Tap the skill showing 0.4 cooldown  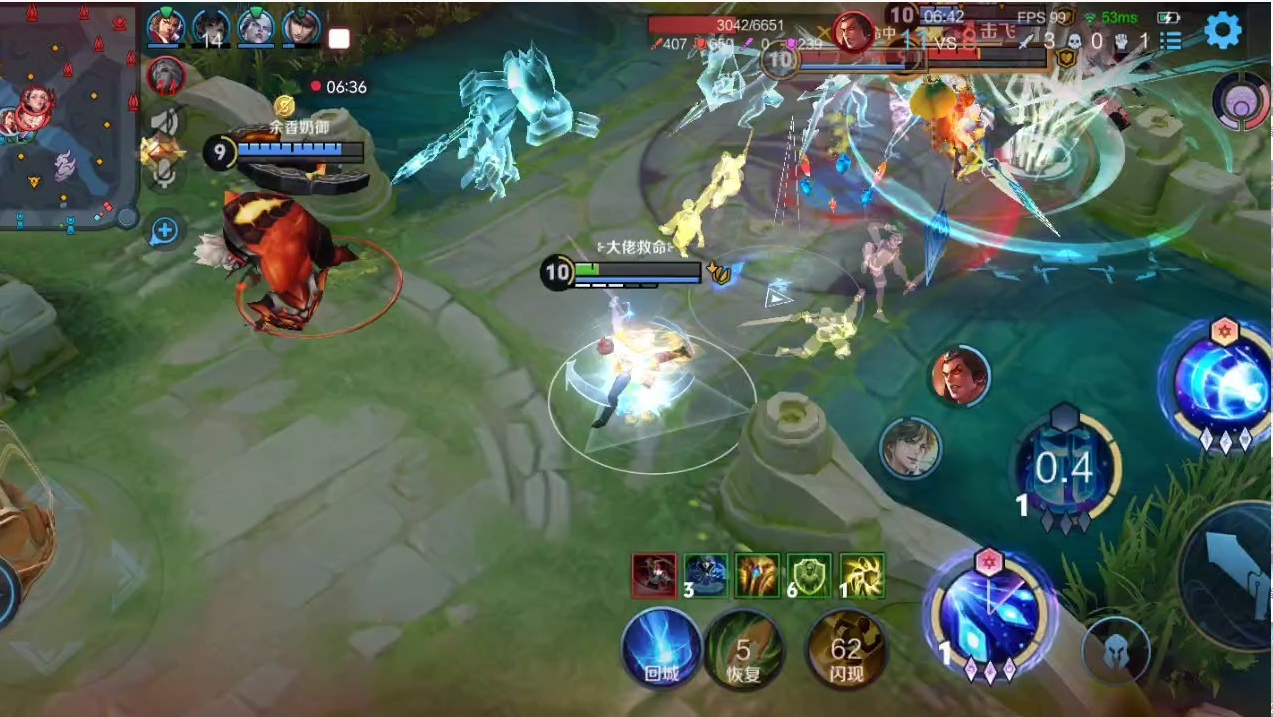(1064, 467)
